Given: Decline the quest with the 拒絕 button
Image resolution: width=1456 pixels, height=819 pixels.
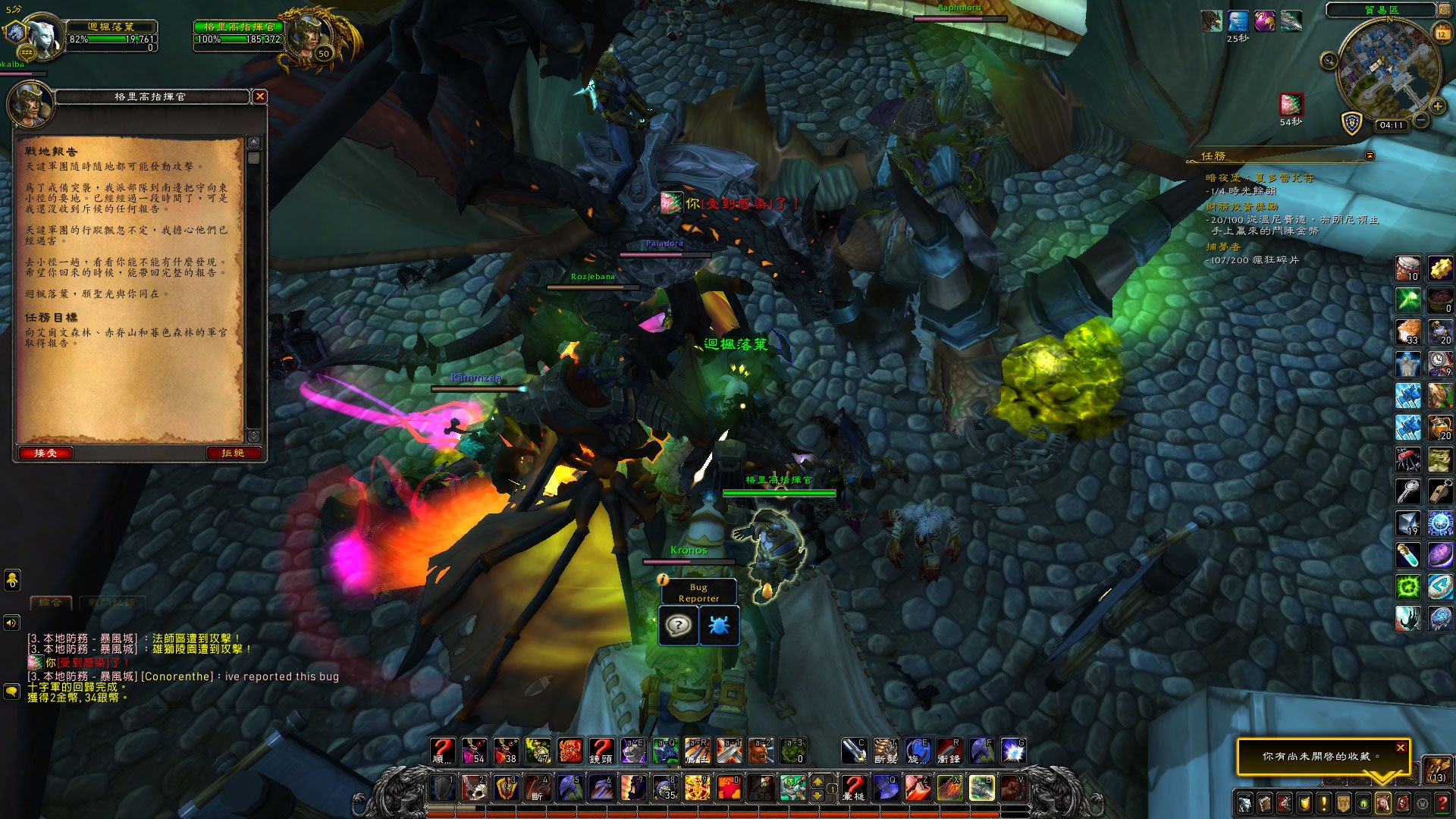Looking at the screenshot, I should click(x=234, y=453).
